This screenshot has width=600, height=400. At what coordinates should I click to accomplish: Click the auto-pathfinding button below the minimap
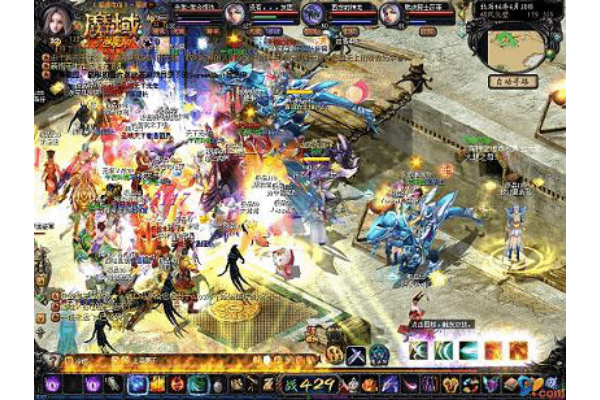point(516,82)
